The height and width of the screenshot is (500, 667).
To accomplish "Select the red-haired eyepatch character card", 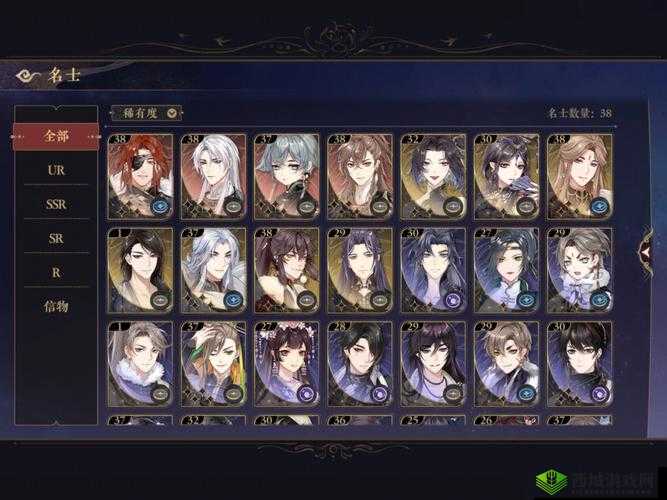I will pyautogui.click(x=139, y=176).
